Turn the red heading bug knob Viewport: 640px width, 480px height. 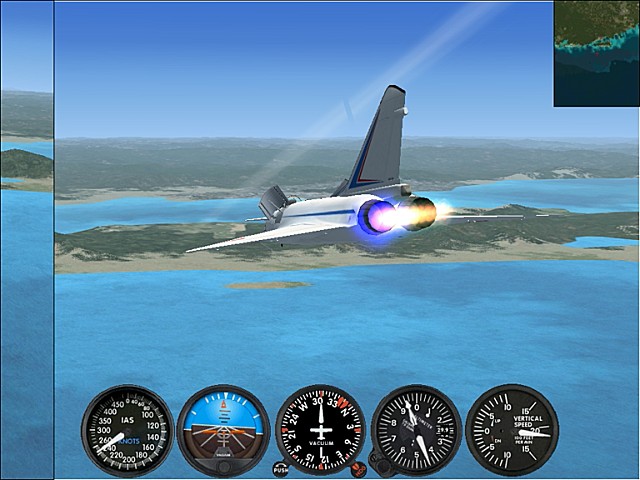(357, 467)
